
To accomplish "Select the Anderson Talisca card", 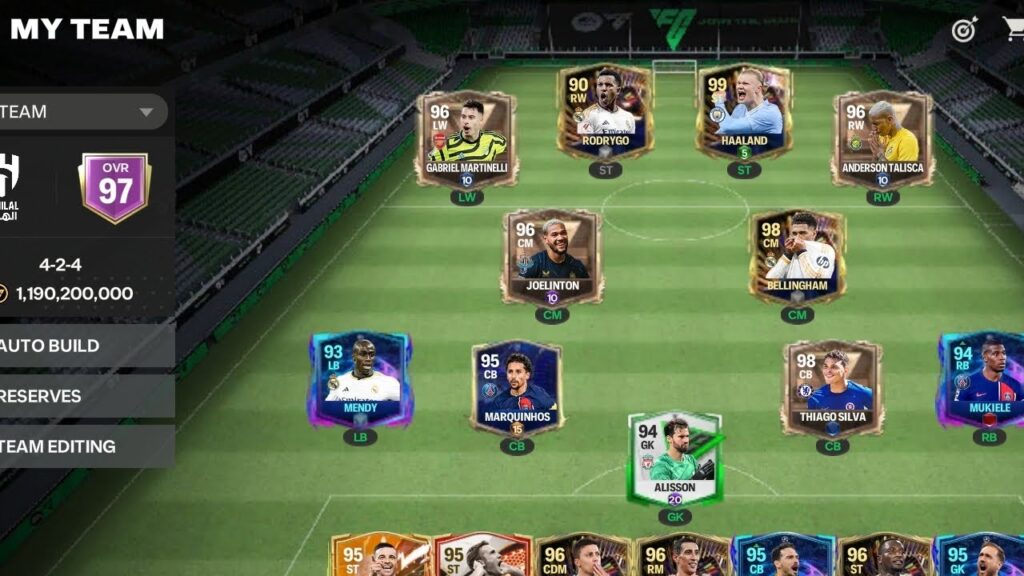I will point(882,138).
